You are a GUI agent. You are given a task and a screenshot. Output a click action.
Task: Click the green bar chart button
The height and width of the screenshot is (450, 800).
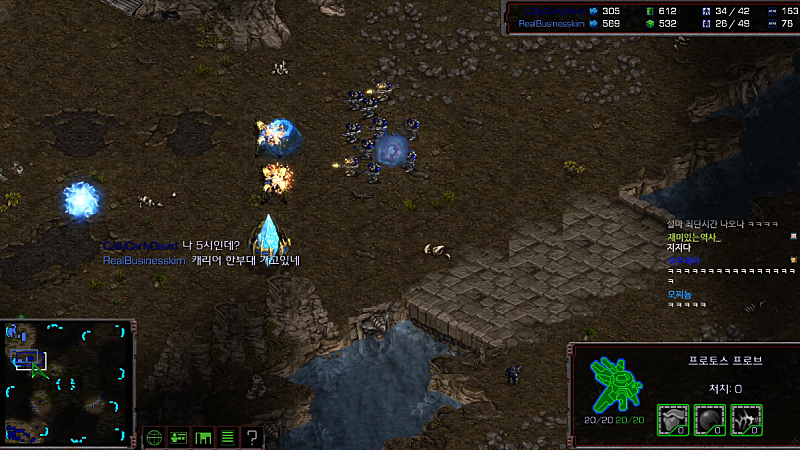pos(203,437)
